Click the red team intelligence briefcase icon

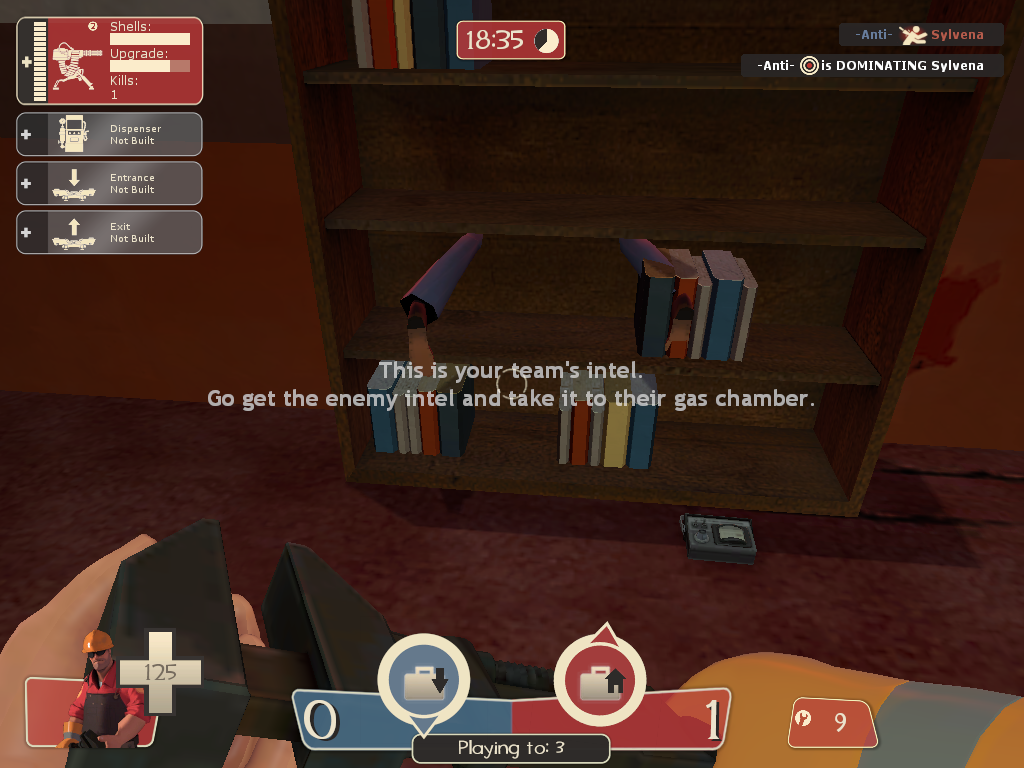[601, 681]
